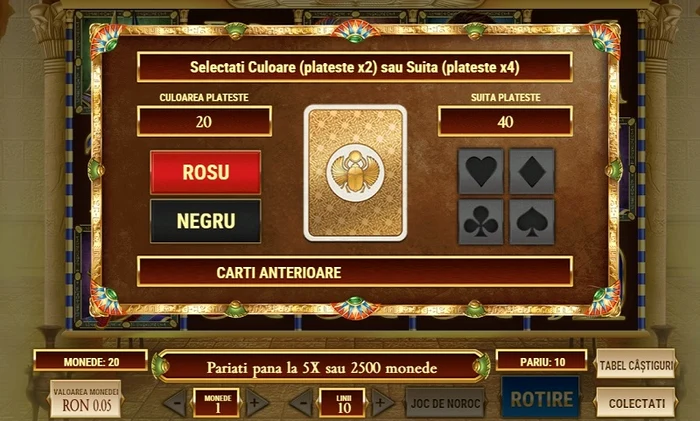Pick the clubs suit
The width and height of the screenshot is (700, 421).
click(x=481, y=222)
